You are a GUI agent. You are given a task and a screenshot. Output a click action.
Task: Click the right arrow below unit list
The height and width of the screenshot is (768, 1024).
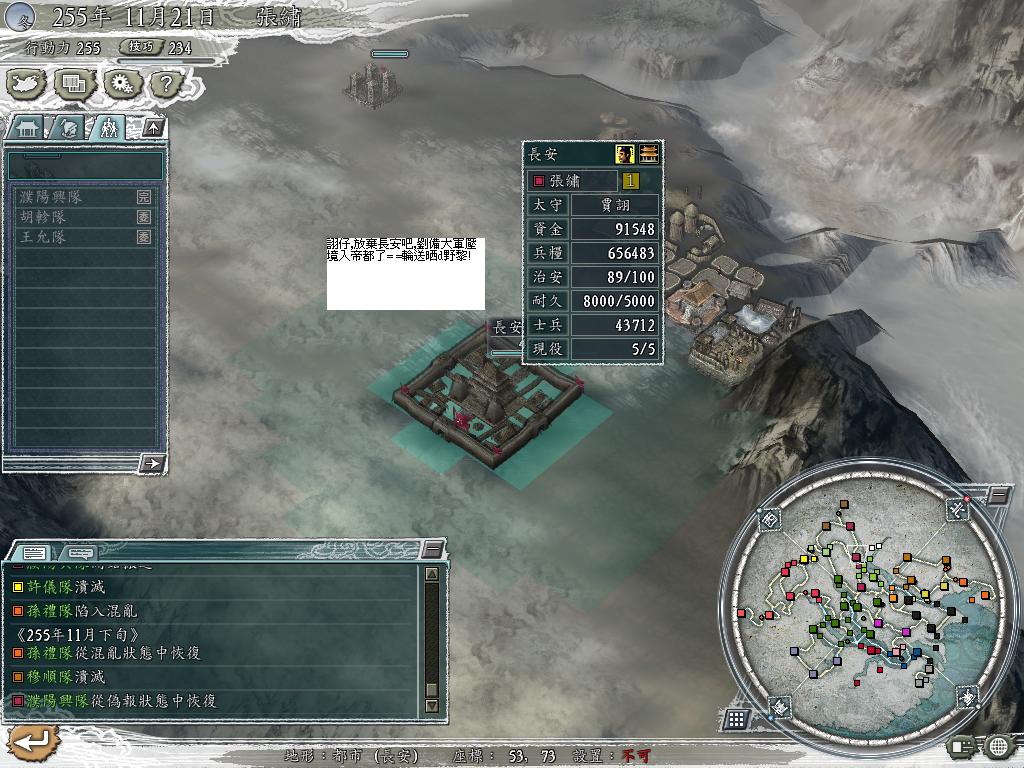pos(153,463)
